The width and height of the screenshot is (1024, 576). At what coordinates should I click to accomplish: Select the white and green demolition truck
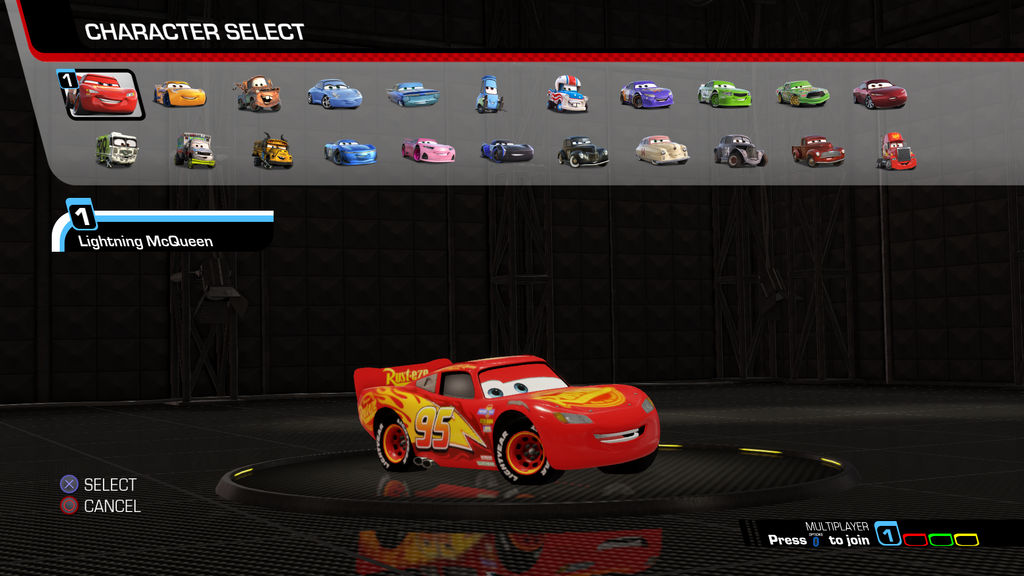click(x=117, y=150)
